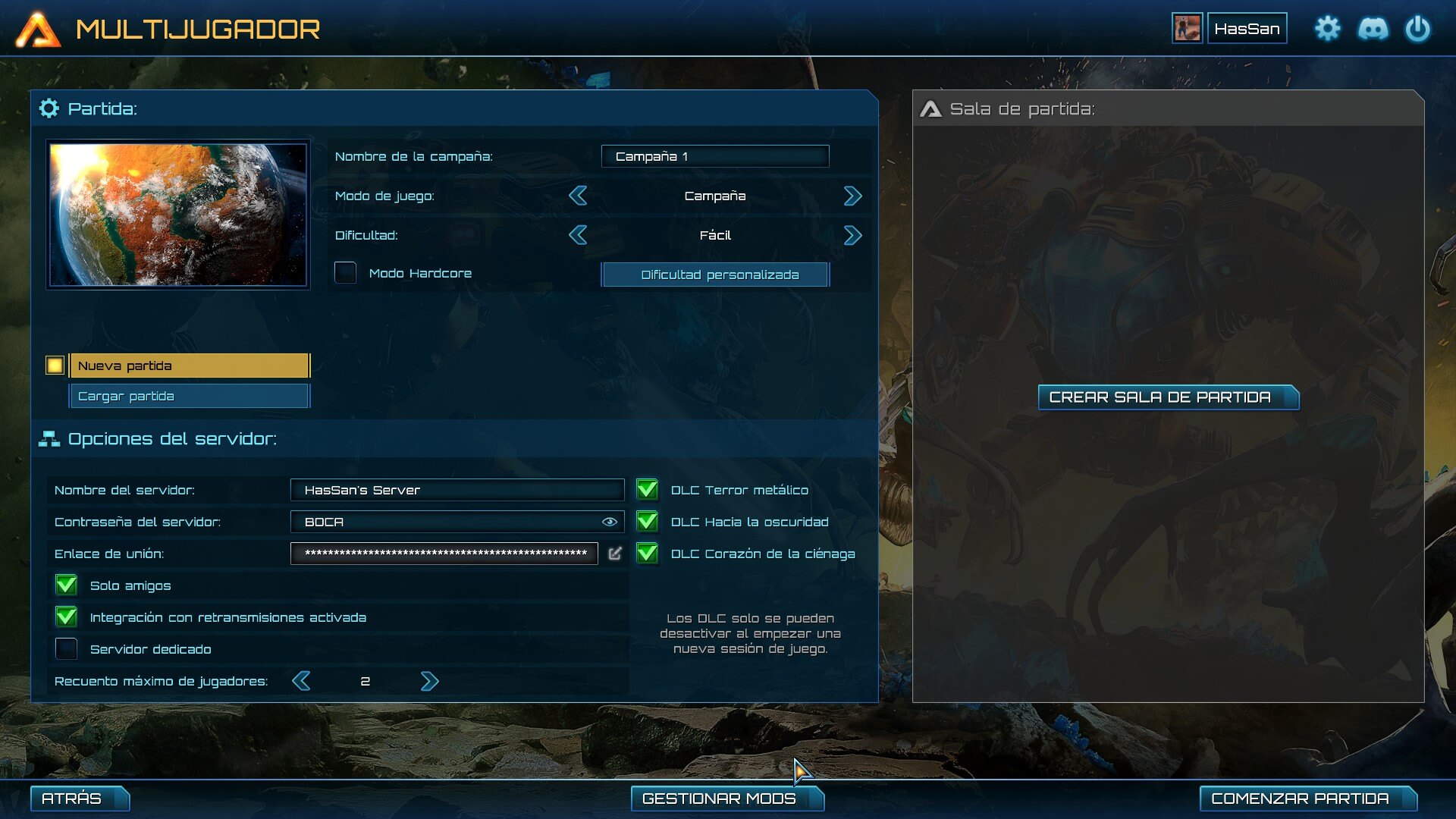This screenshot has height=819, width=1456.
Task: Open the HasSan profile avatar
Action: click(1188, 28)
